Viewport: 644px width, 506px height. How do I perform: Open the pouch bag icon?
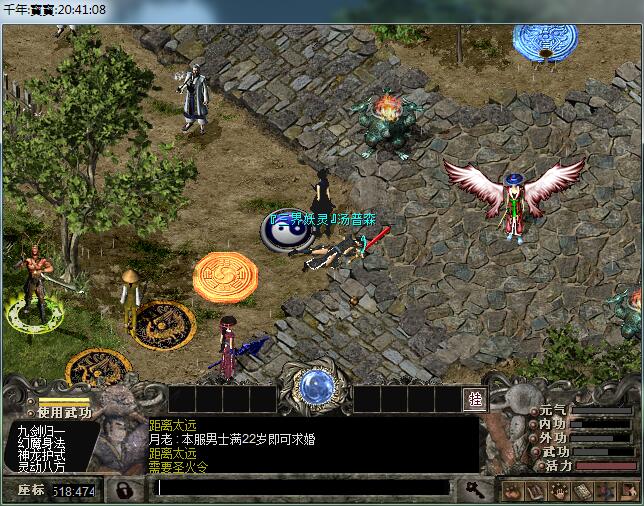click(x=513, y=491)
